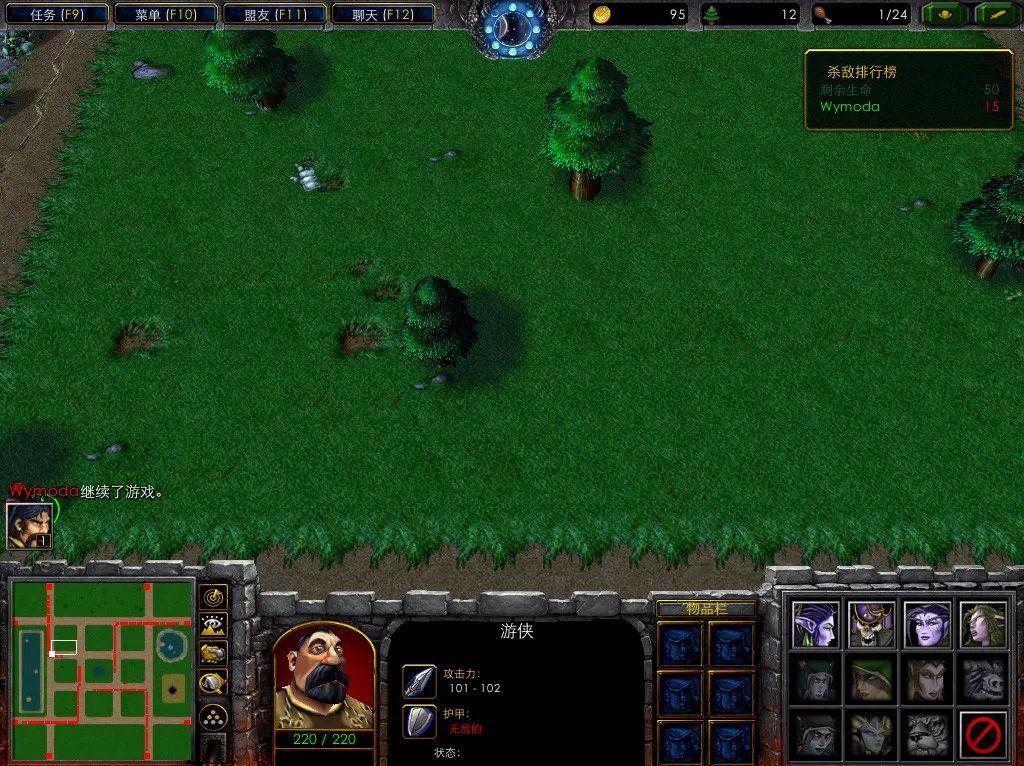Click the 杀敌排行榜 leaderboard panel
The width and height of the screenshot is (1024, 766).
[908, 90]
